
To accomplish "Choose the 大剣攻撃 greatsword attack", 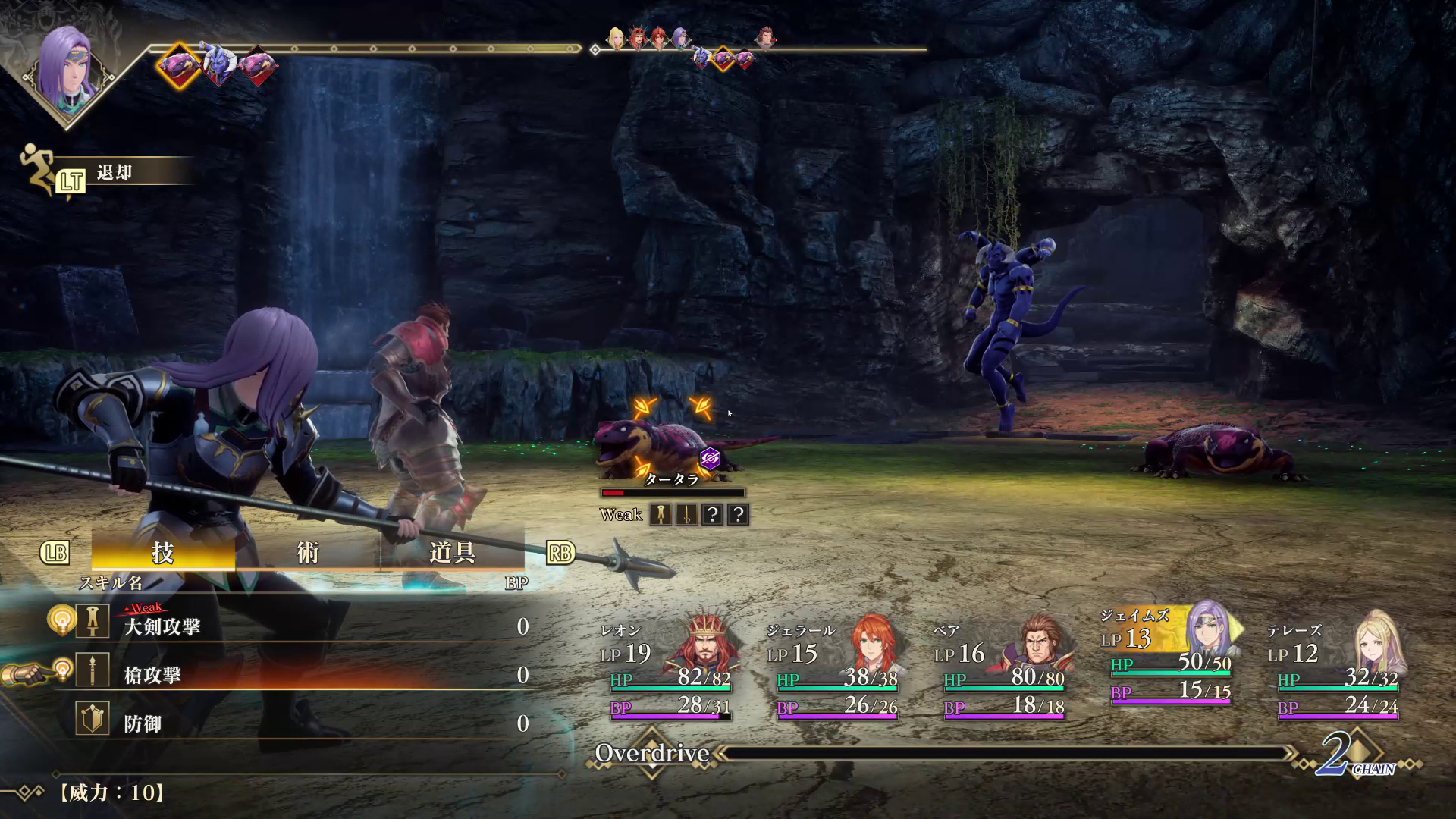I will 162,626.
